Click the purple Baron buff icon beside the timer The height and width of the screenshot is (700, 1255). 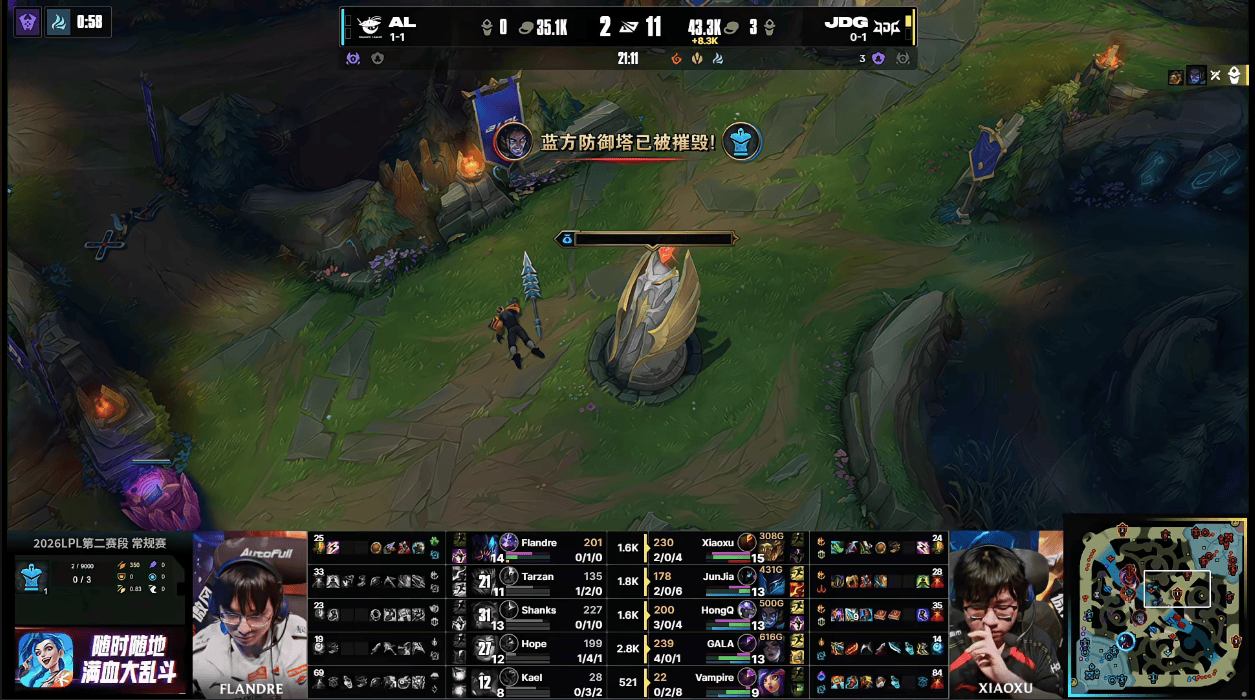(28, 21)
